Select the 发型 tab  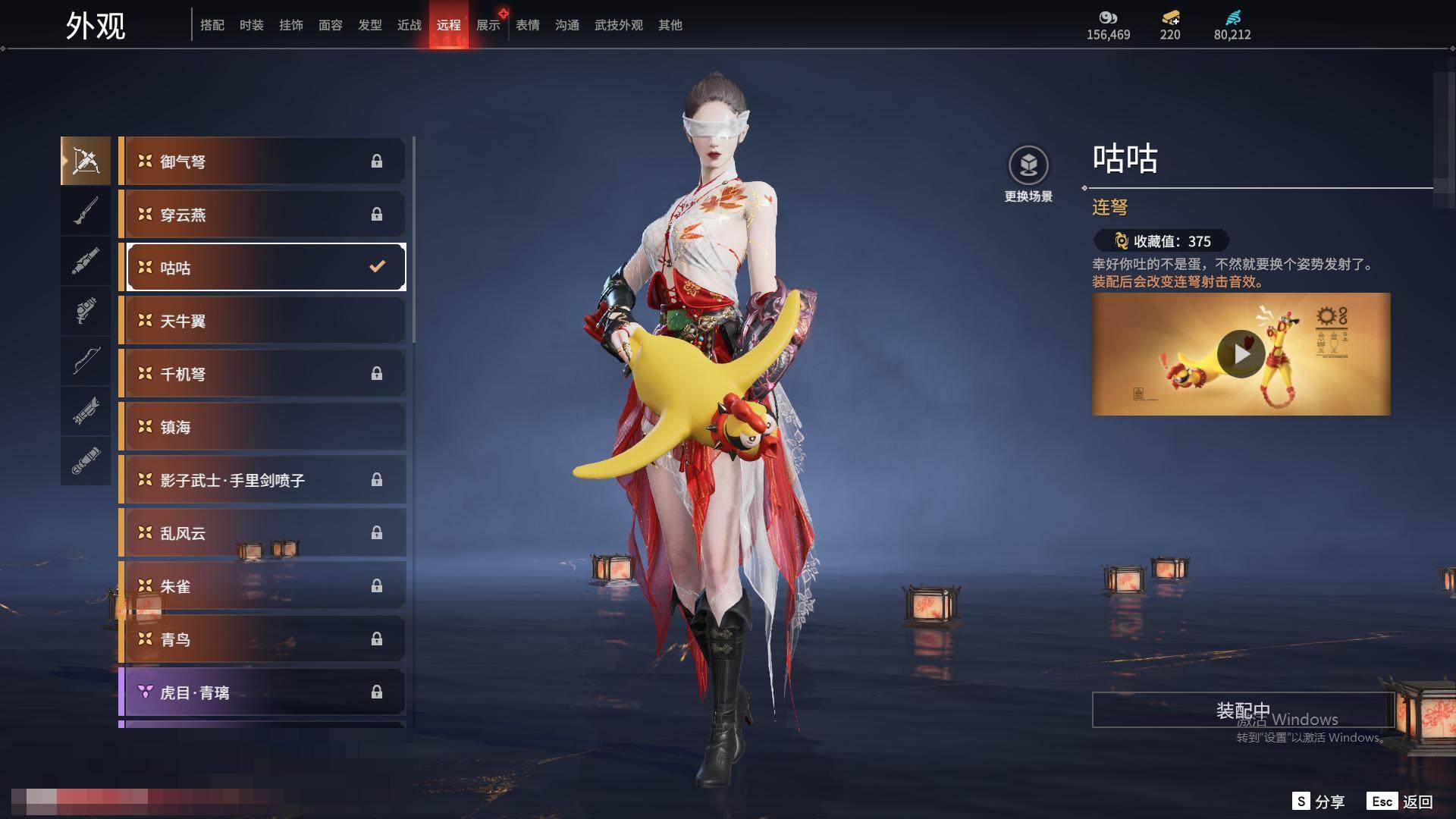pos(369,25)
